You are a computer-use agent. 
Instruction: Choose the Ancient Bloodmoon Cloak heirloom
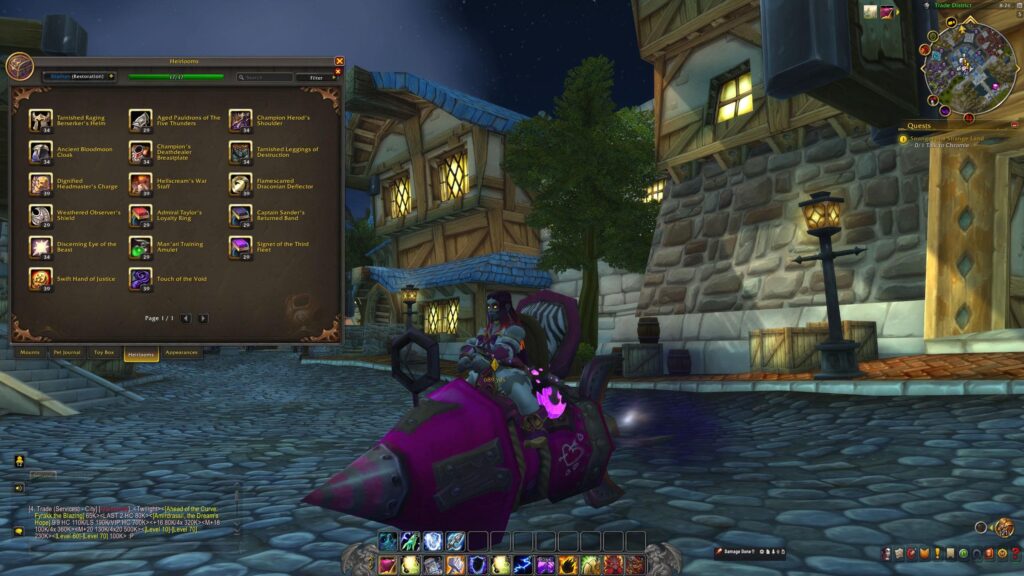coord(41,152)
